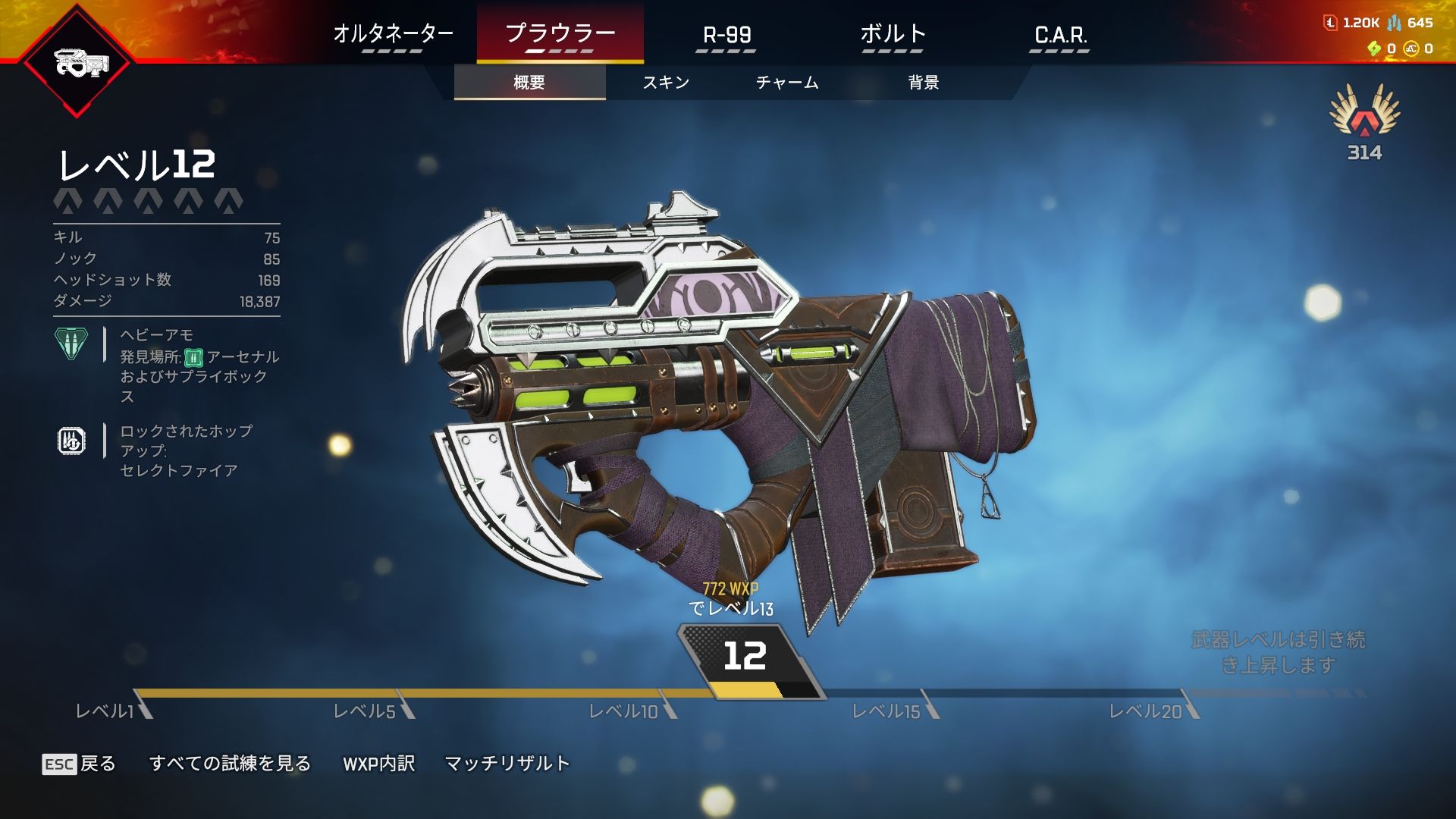The height and width of the screenshot is (819, 1456).
Task: Show the マッチリザルト match results
Action: point(507,764)
